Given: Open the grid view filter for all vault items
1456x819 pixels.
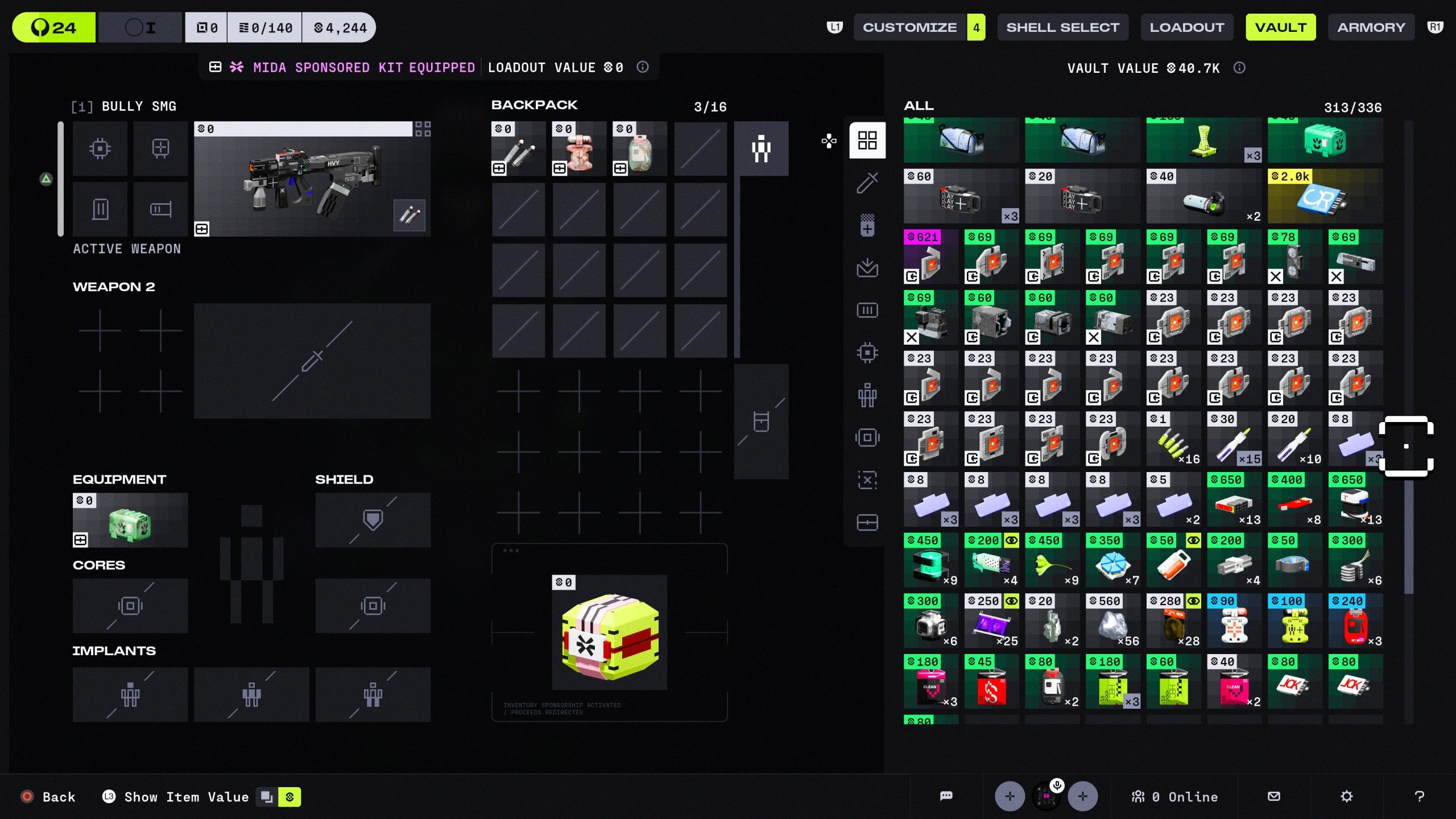Looking at the screenshot, I should (x=867, y=140).
